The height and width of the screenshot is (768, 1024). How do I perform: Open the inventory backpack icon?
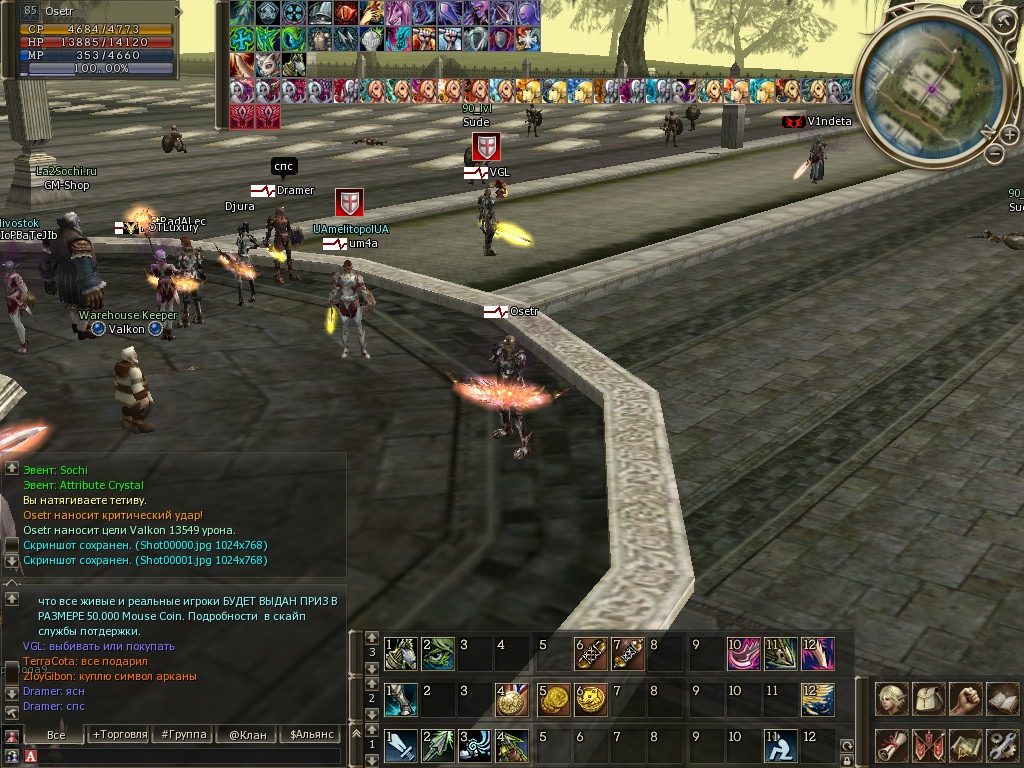[x=929, y=699]
